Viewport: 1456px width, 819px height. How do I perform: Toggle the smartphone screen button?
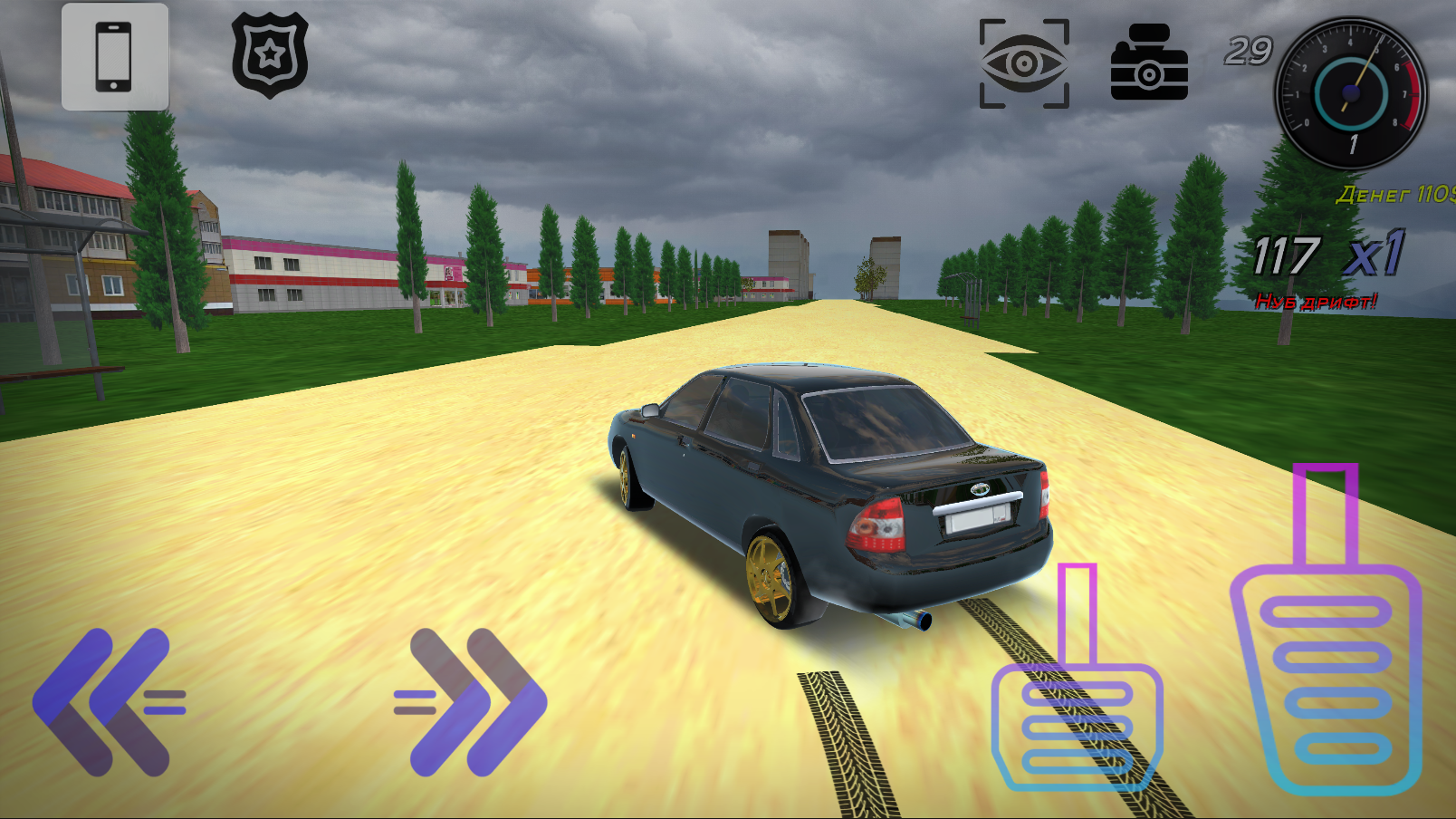[114, 57]
